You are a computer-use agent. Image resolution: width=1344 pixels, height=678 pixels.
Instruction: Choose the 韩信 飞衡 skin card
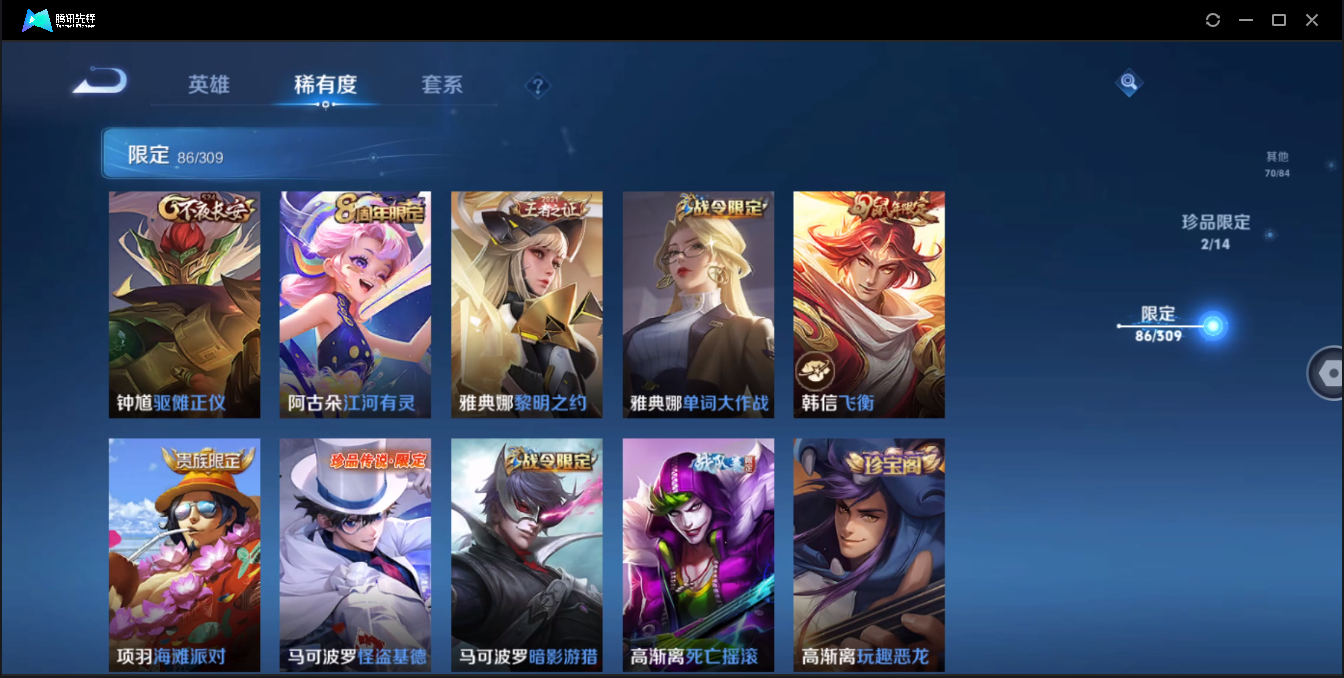(869, 304)
